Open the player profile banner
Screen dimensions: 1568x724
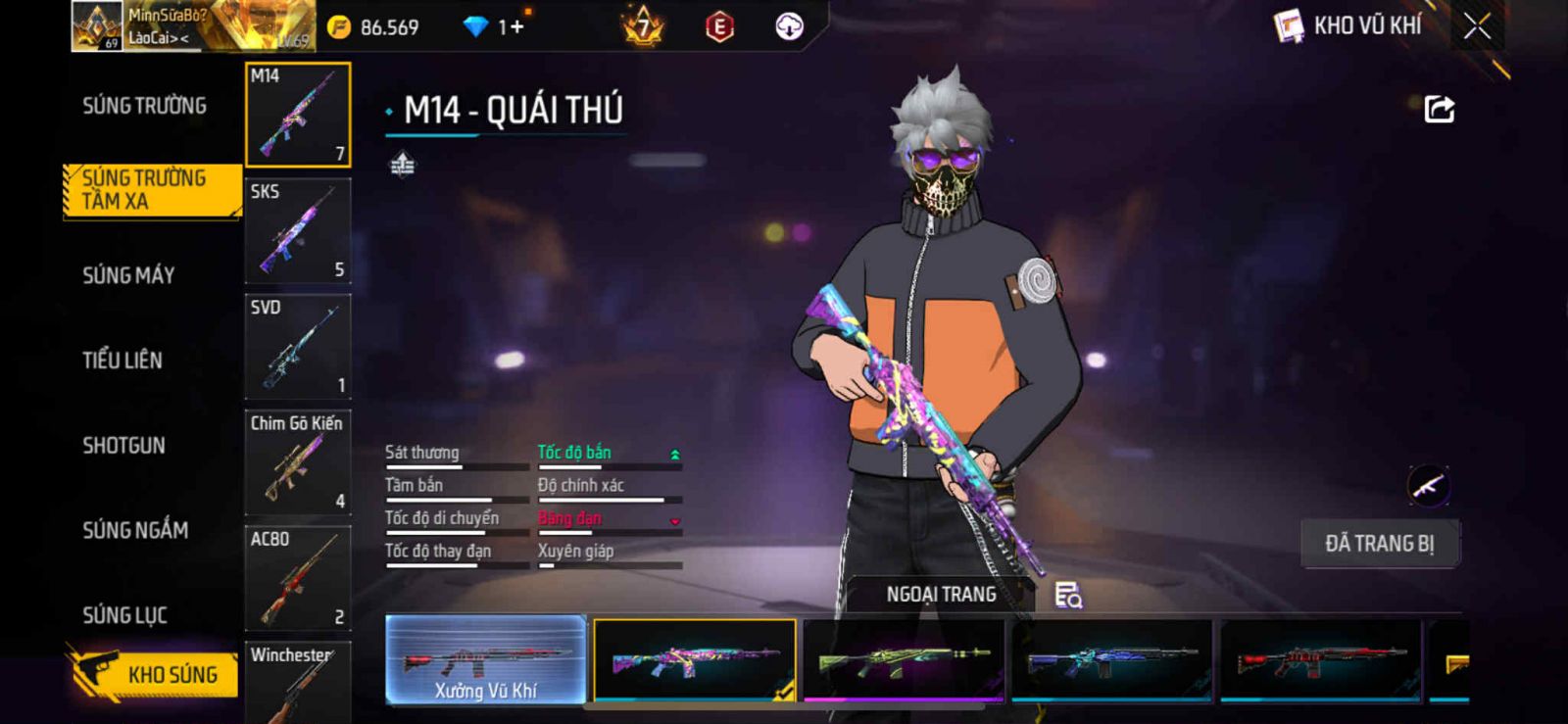[192, 26]
